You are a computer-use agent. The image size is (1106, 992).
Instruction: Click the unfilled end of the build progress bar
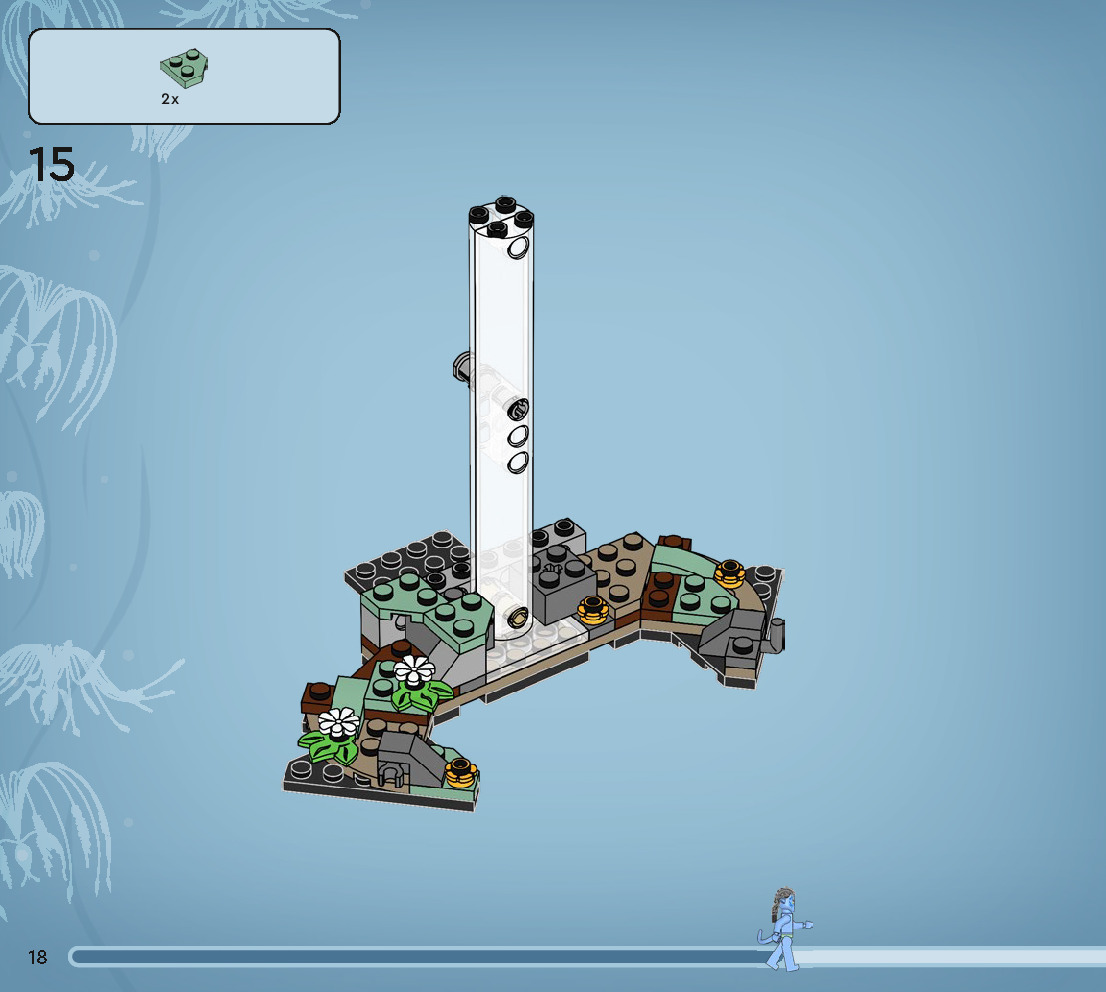[960, 957]
